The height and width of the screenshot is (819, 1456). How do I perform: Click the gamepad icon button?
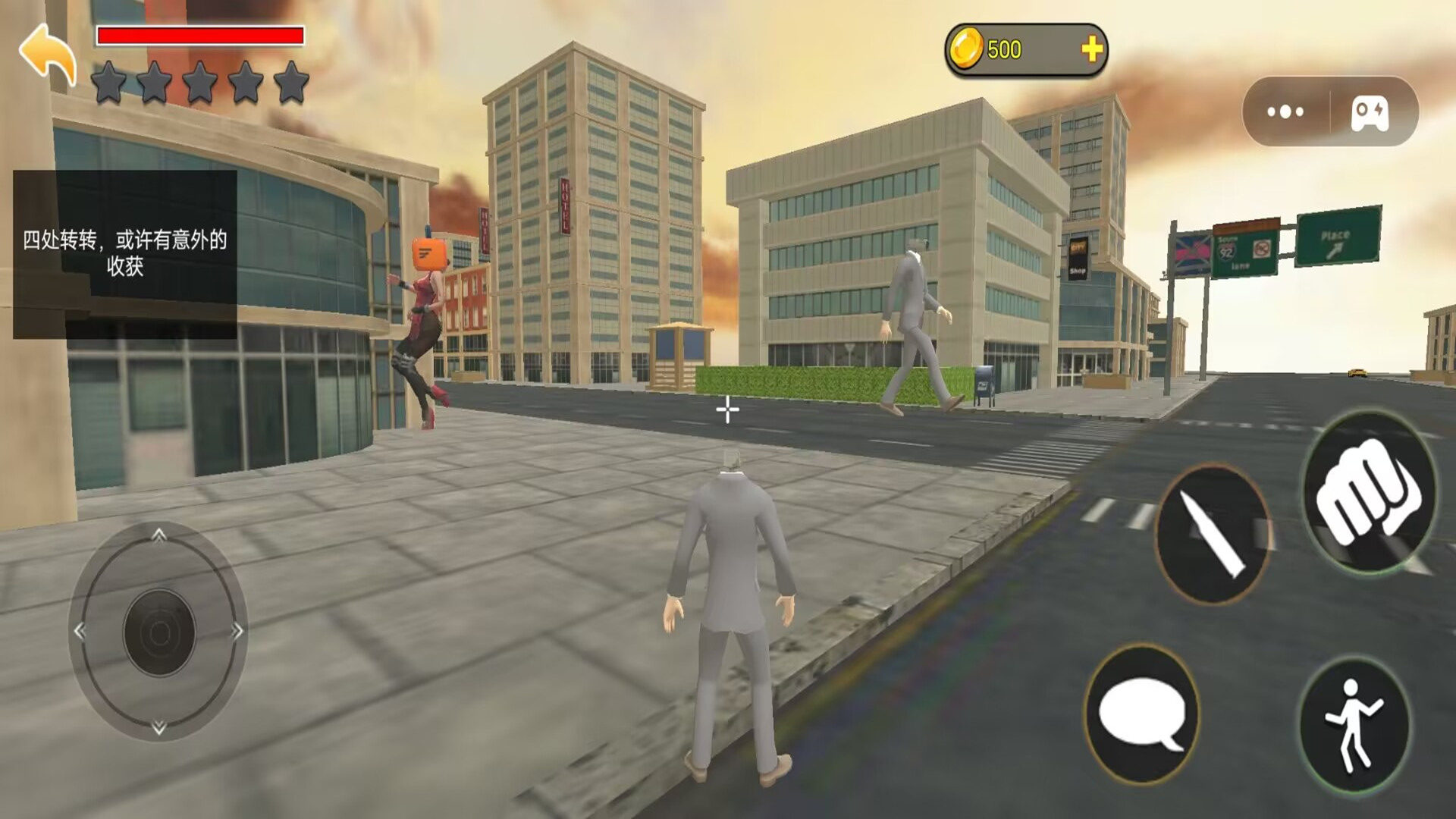point(1370,112)
